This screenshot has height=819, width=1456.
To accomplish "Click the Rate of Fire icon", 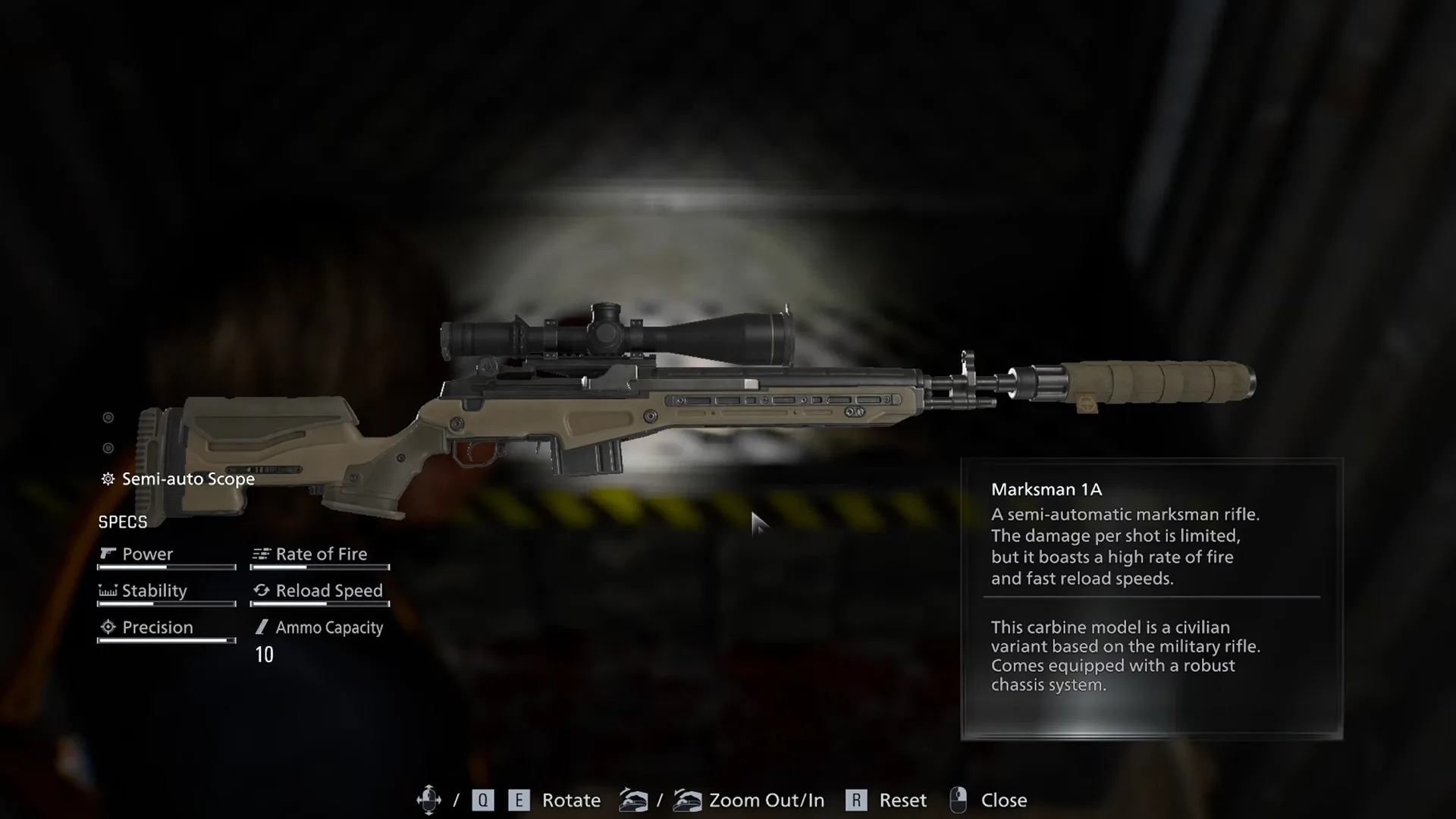I will click(x=262, y=554).
